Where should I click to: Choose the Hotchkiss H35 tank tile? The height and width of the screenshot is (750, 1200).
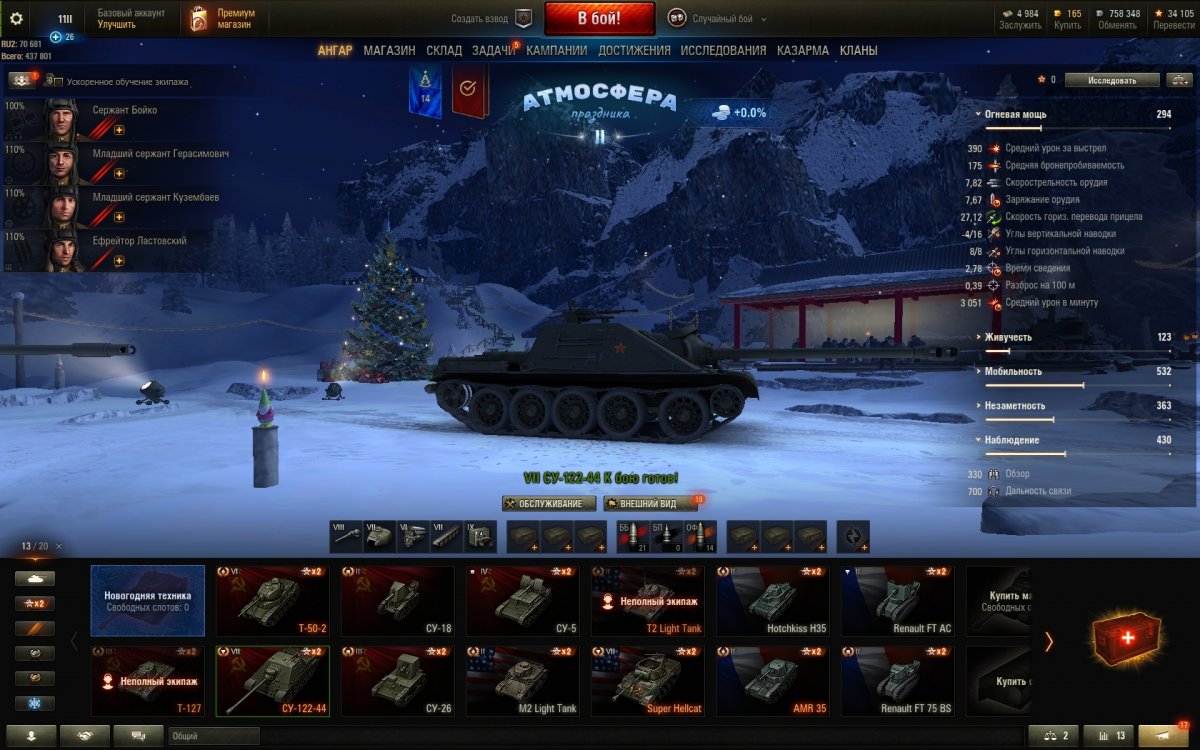(772, 601)
